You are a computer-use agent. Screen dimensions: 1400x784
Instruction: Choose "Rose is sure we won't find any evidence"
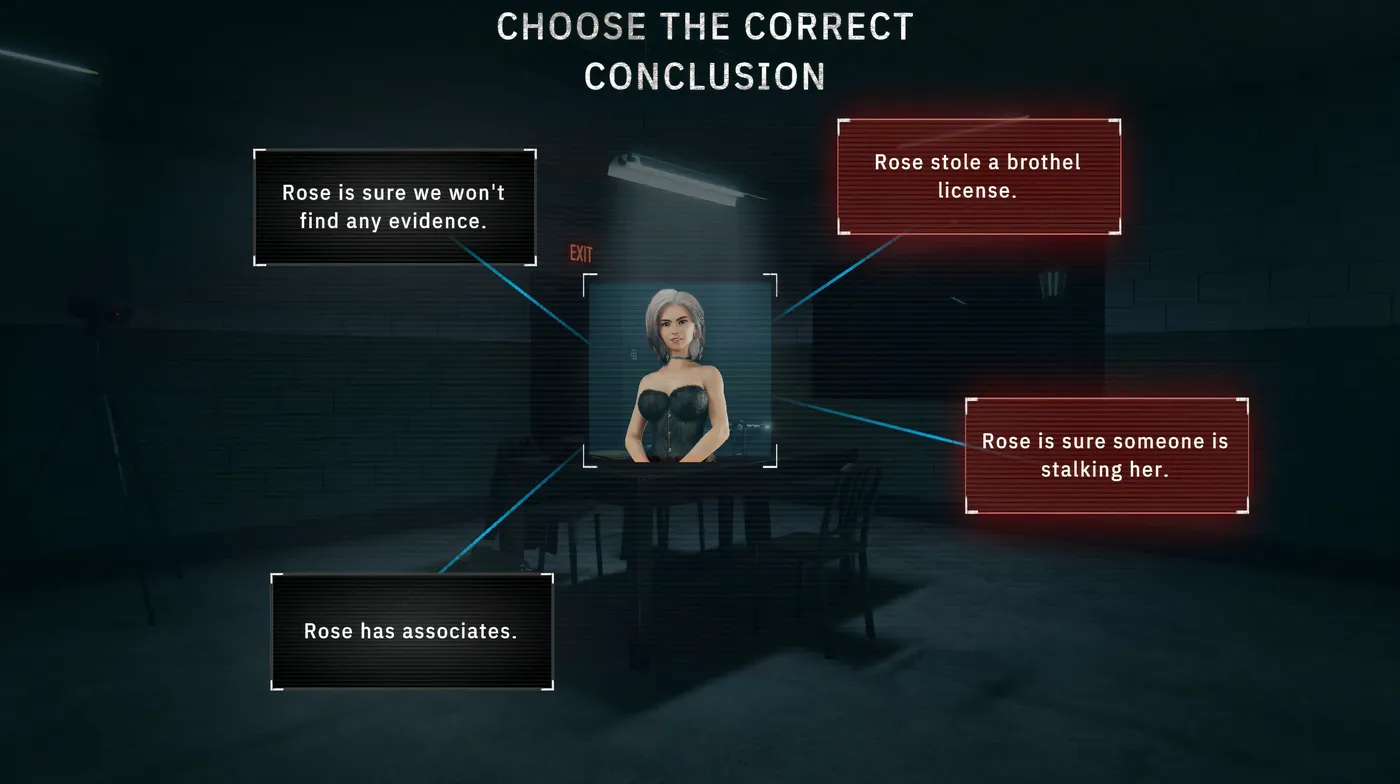[x=394, y=207]
